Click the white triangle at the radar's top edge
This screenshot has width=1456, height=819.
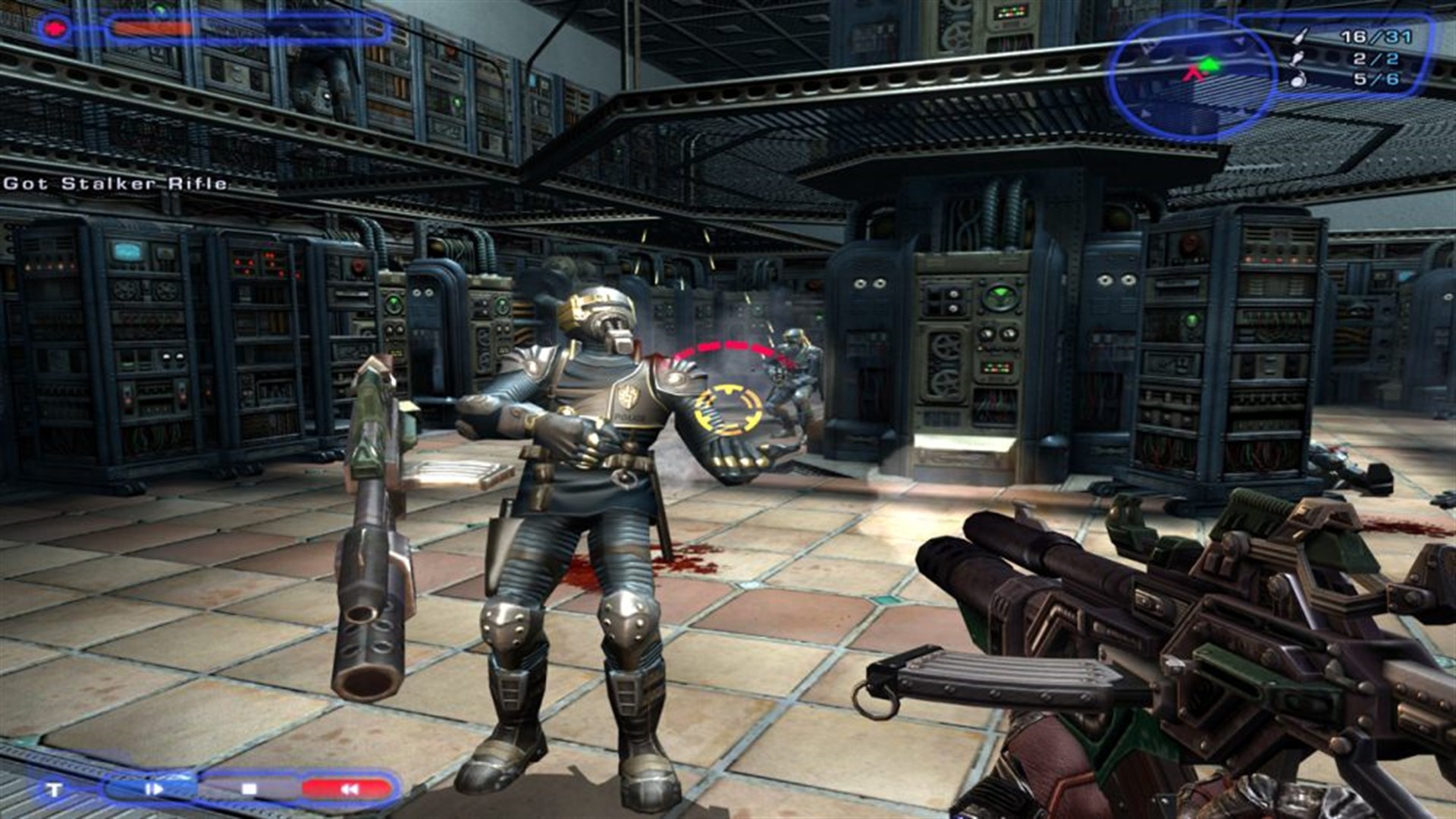point(1240,41)
